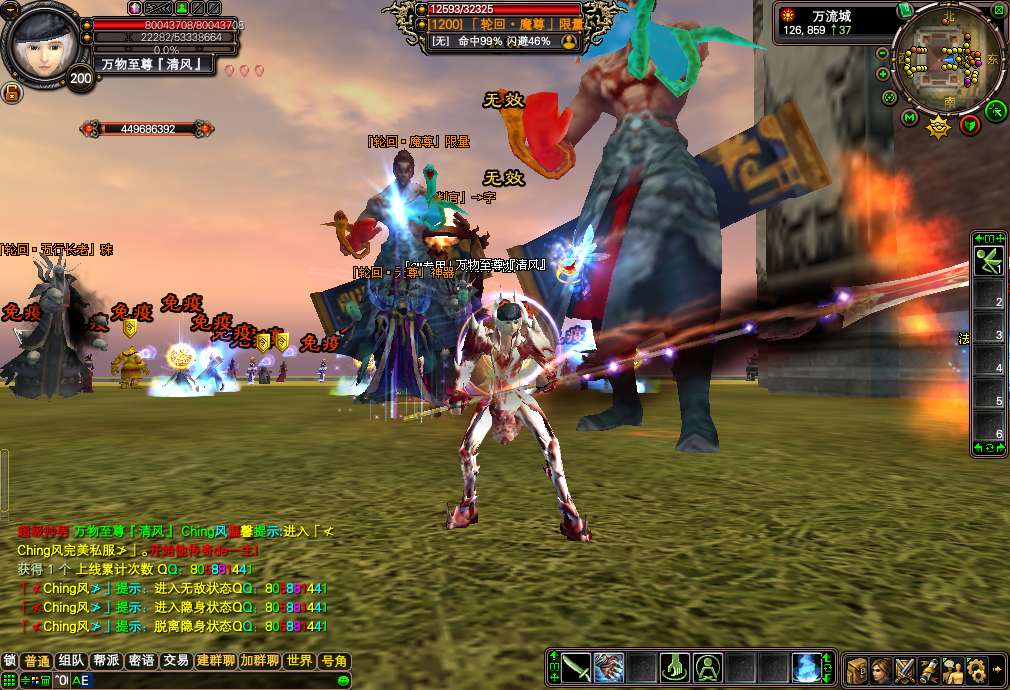
Task: Select the 帮派 guild chat tab
Action: (x=106, y=661)
